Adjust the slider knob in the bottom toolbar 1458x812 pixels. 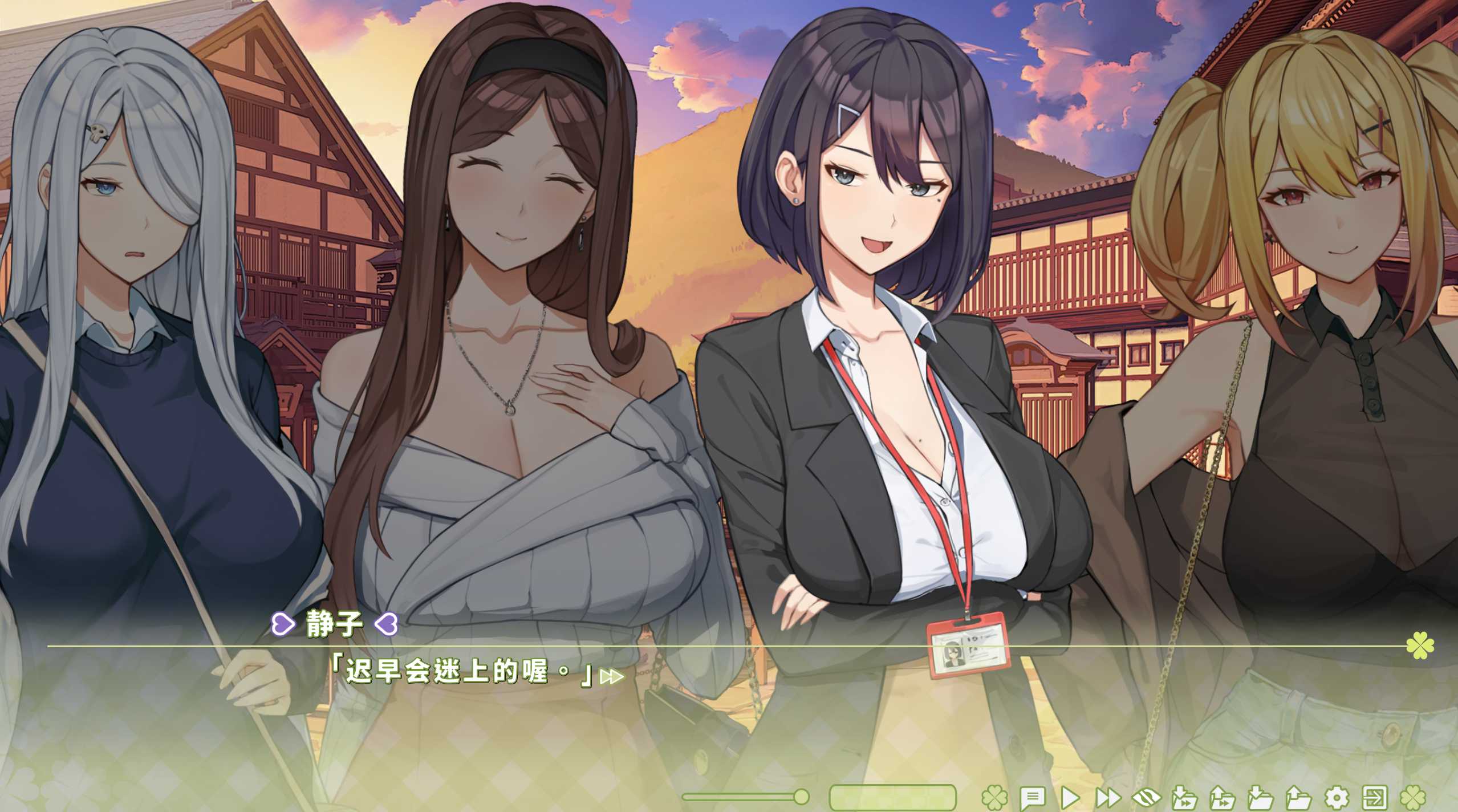tap(801, 796)
